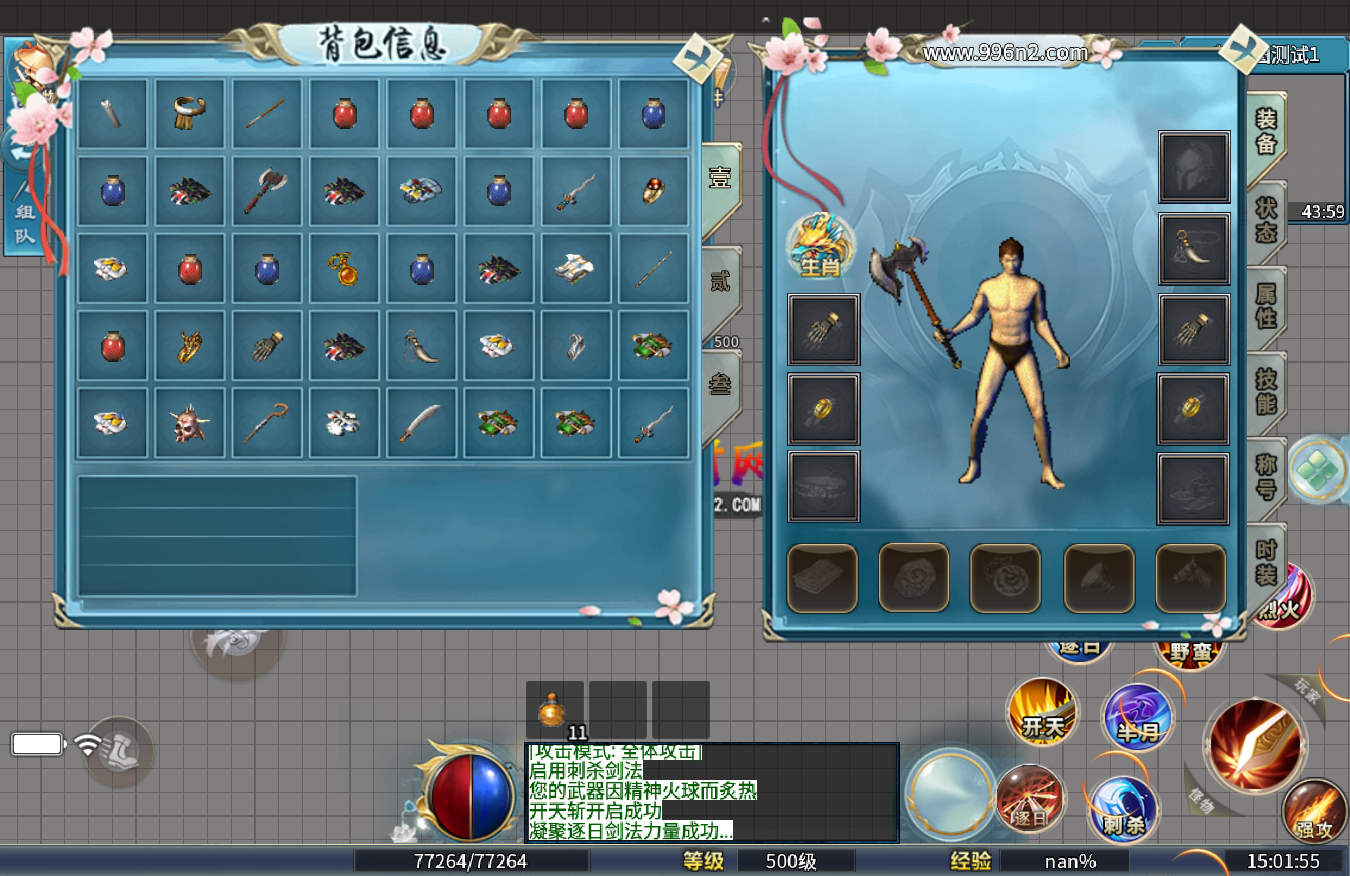
Task: Switch to the 时装 fashion tab
Action: (1266, 562)
